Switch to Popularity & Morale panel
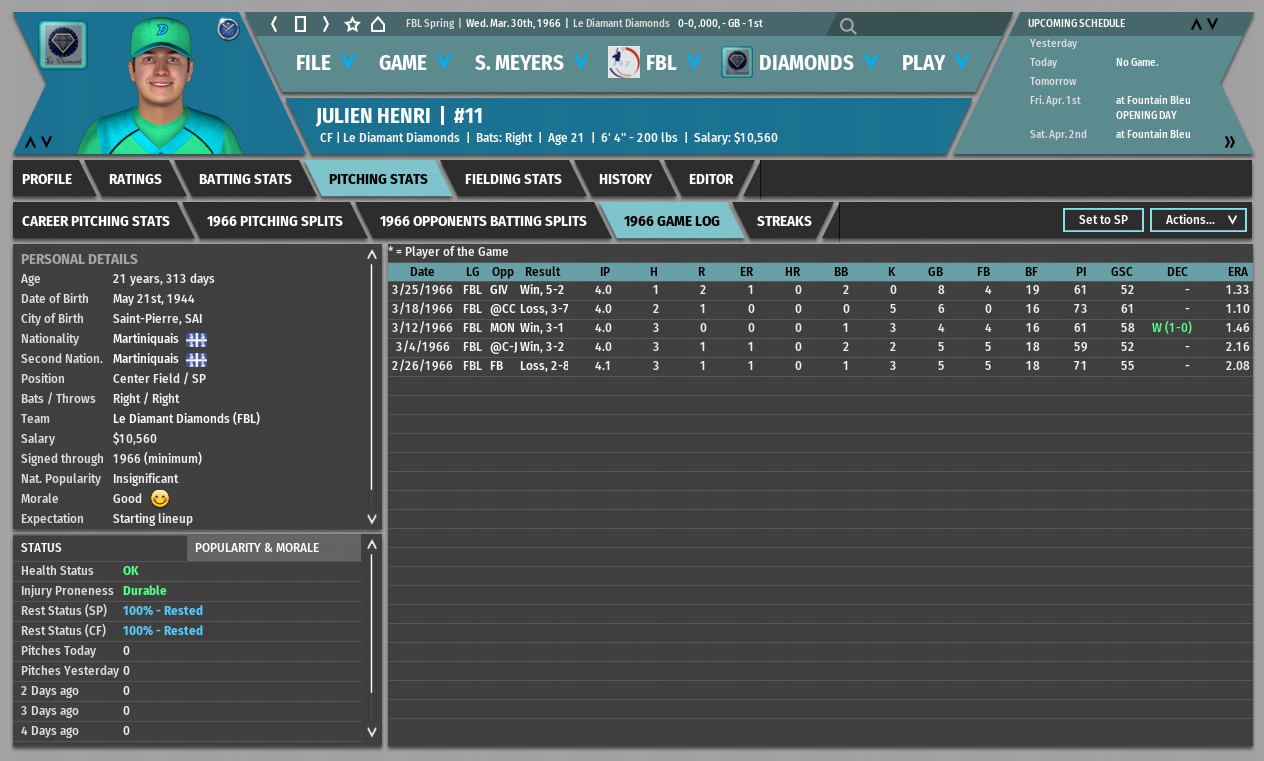 (257, 548)
